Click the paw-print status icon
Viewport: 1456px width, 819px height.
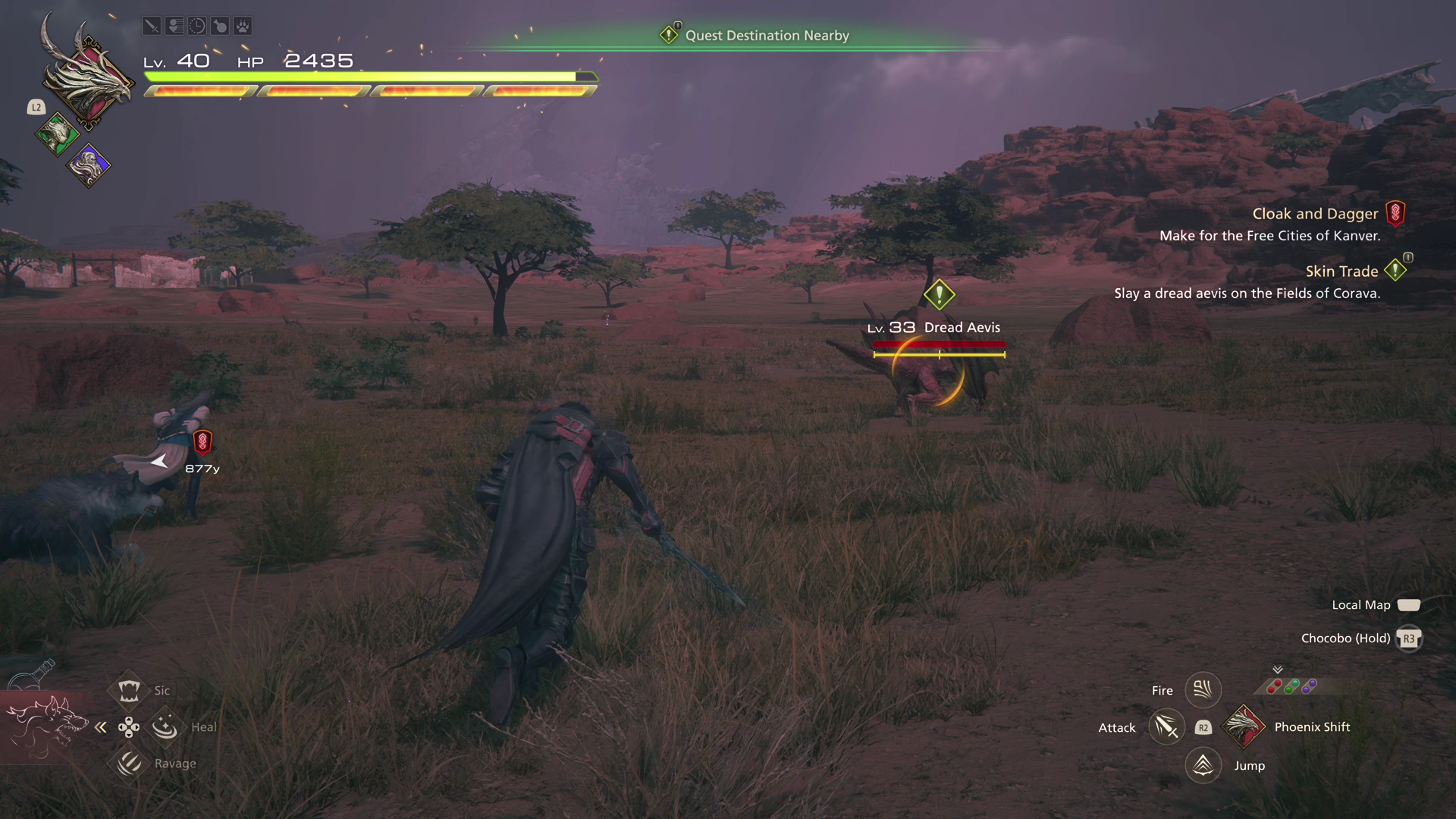click(x=243, y=26)
